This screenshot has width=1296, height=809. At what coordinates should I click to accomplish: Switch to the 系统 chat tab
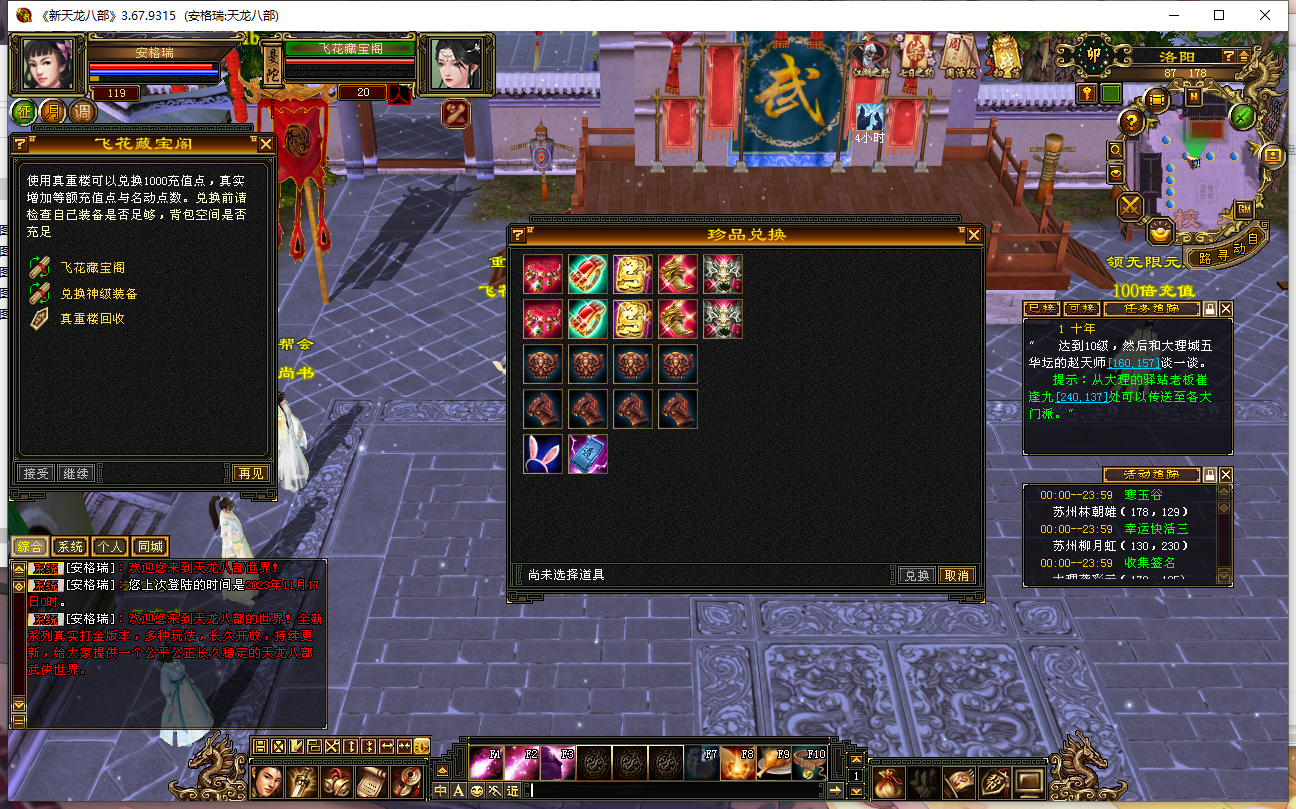pyautogui.click(x=70, y=547)
